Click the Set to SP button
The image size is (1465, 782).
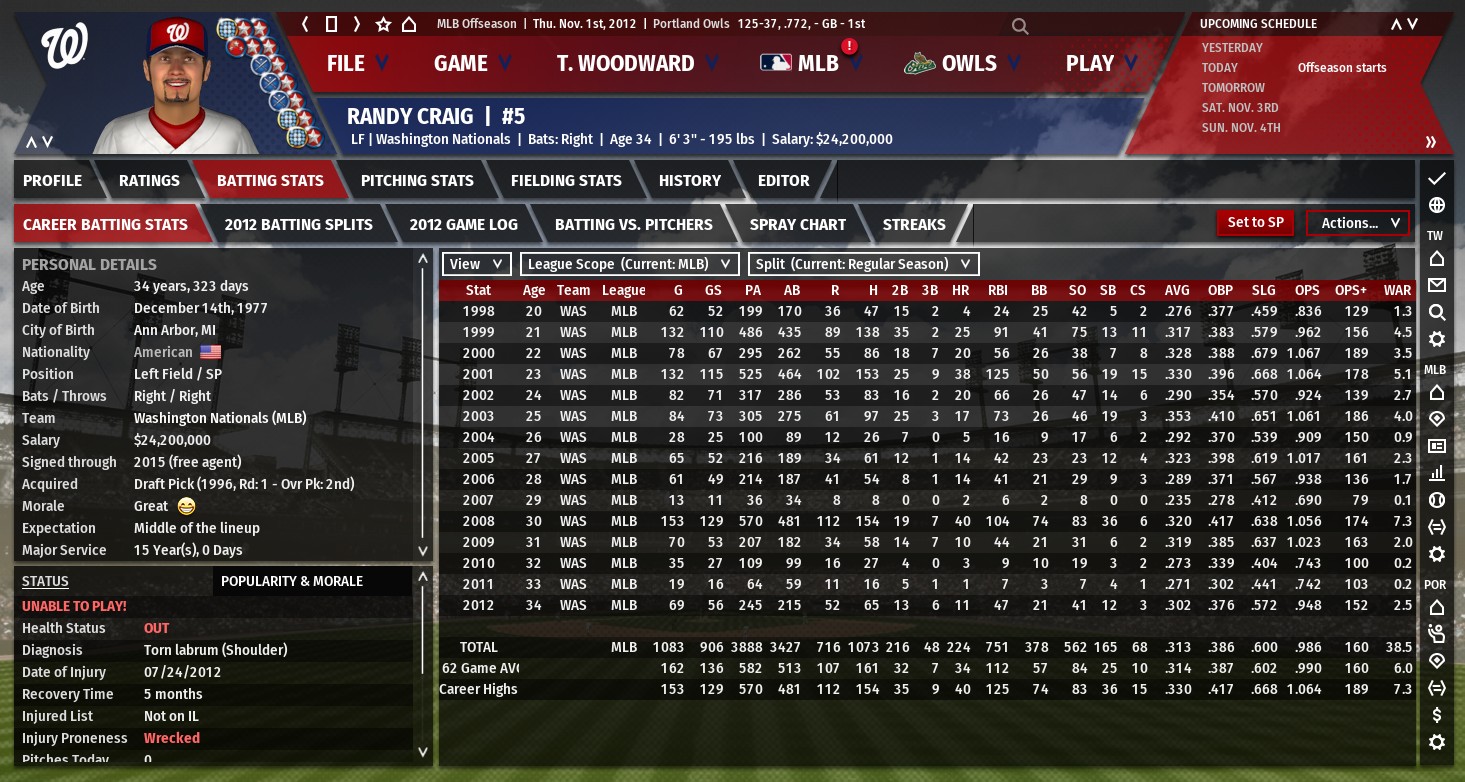[x=1255, y=223]
